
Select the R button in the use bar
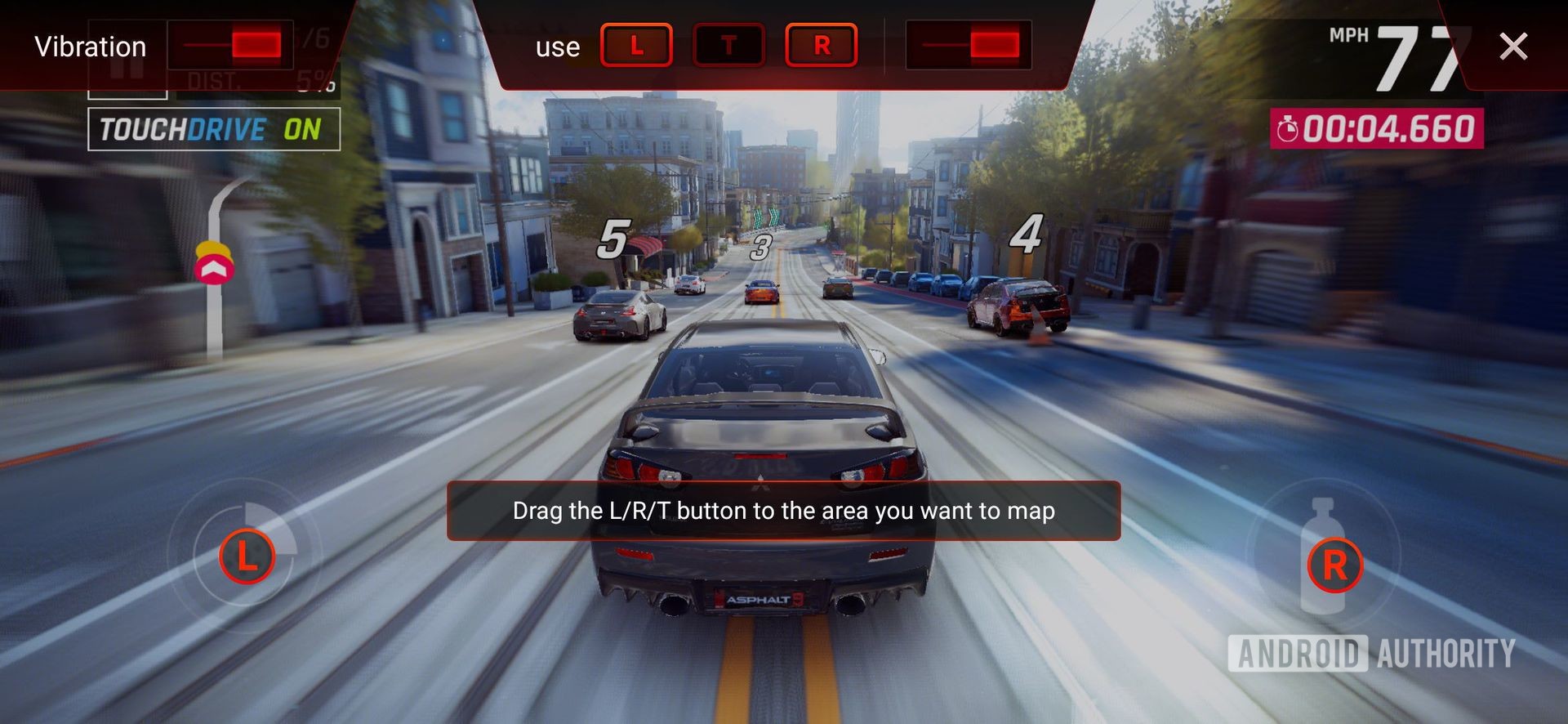pyautogui.click(x=822, y=45)
